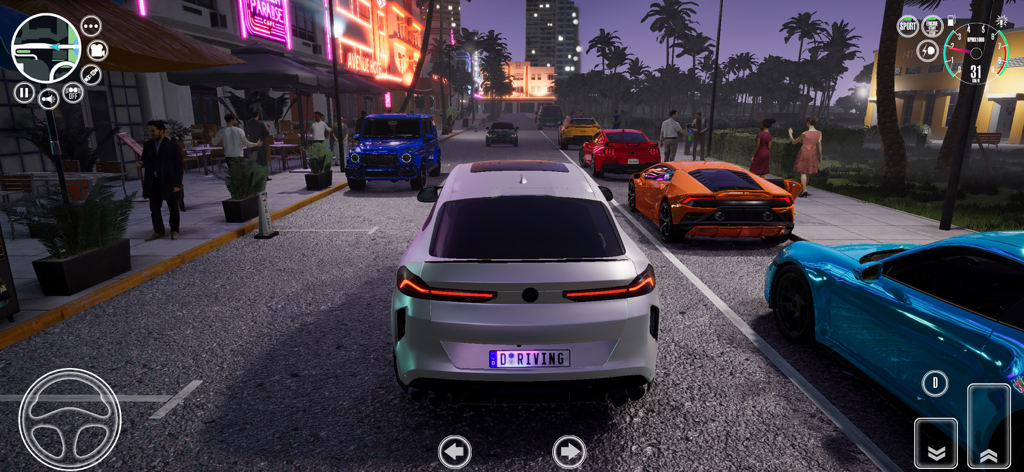Toggle the headlights button

pyautogui.click(x=927, y=51)
